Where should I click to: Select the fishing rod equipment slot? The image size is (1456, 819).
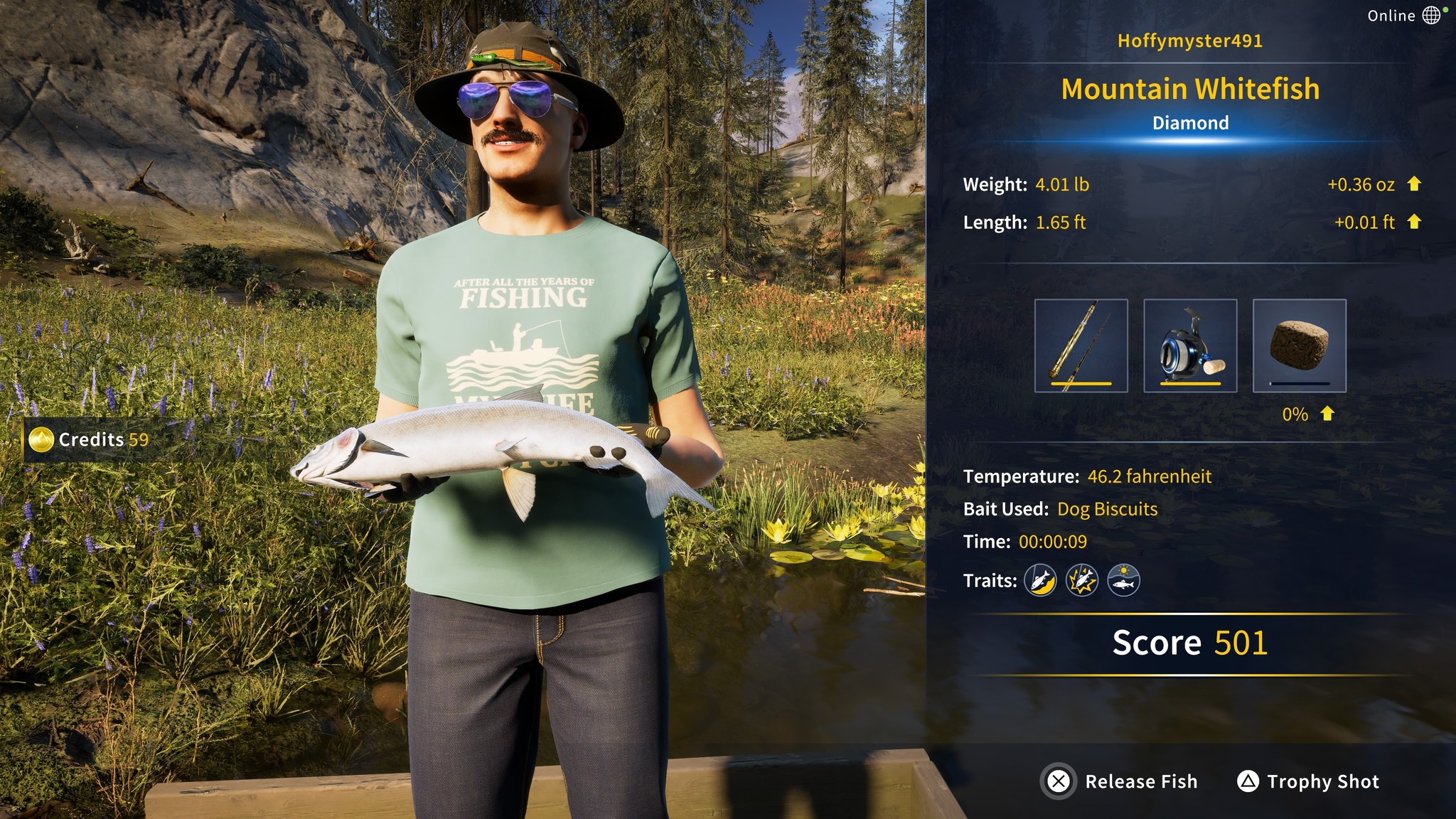[x=1081, y=346]
